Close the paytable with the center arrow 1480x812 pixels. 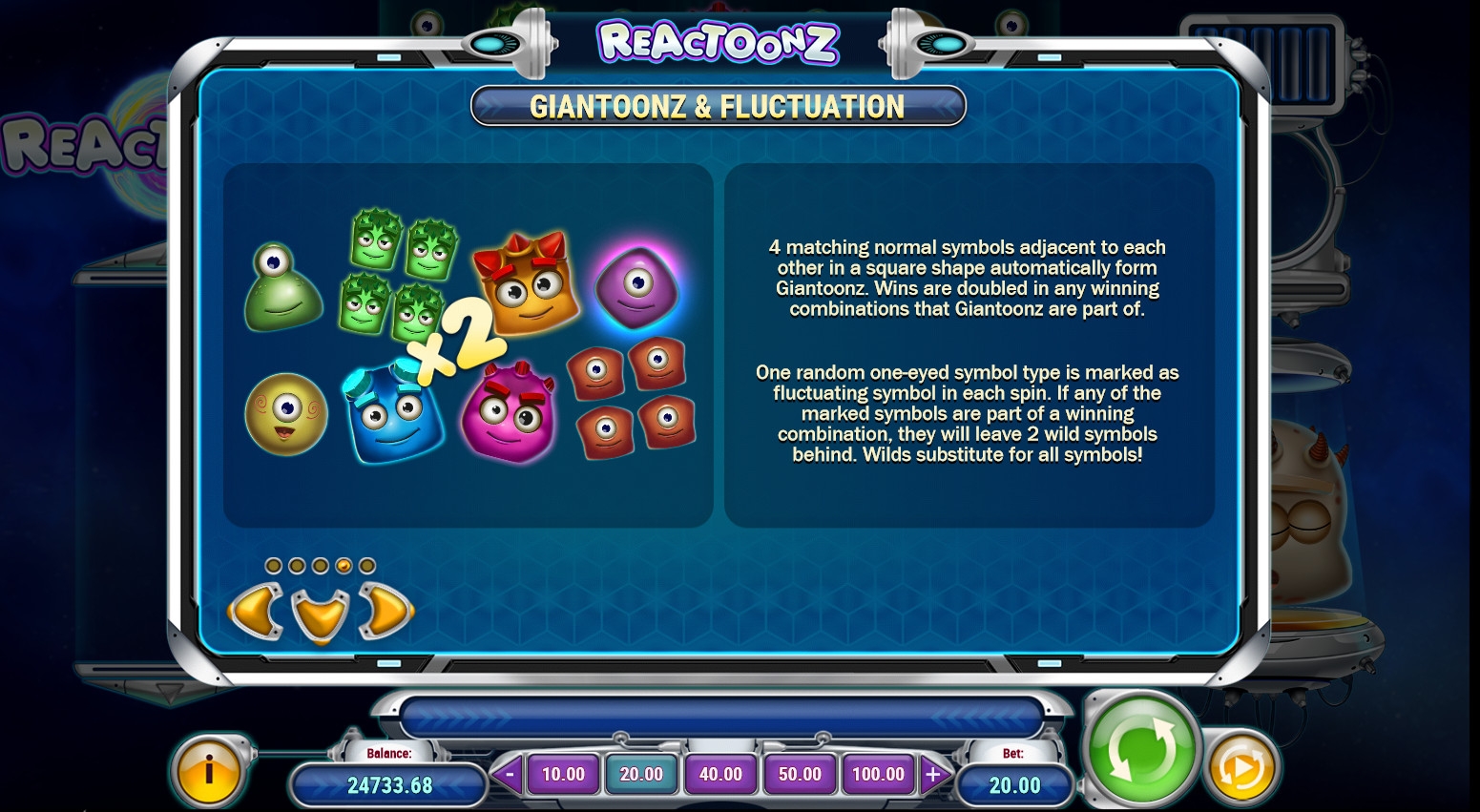click(x=320, y=614)
